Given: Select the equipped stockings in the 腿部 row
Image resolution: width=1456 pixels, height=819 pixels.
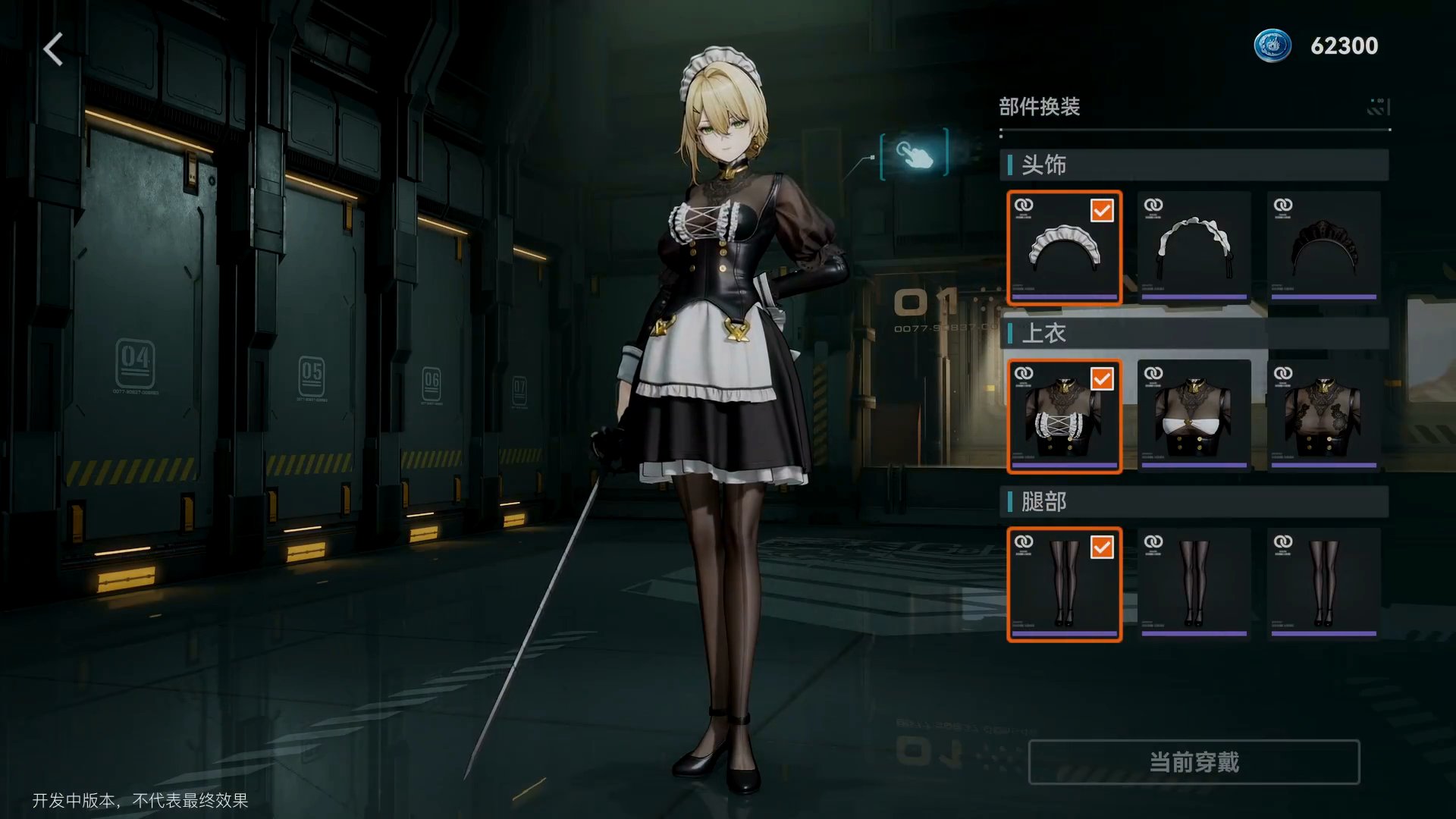Looking at the screenshot, I should 1064,585.
